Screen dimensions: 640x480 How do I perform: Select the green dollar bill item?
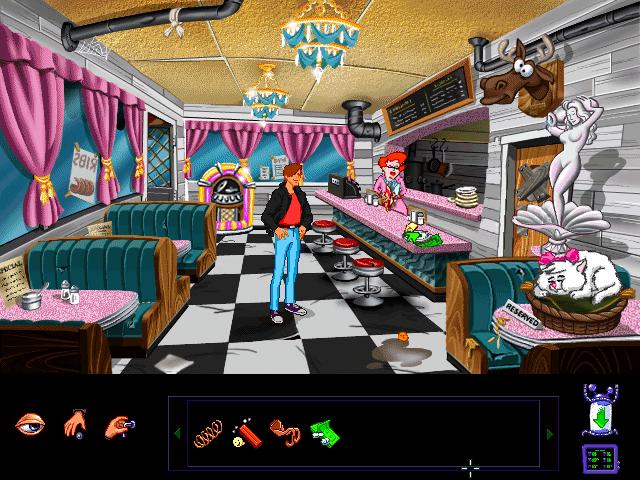coord(322,432)
